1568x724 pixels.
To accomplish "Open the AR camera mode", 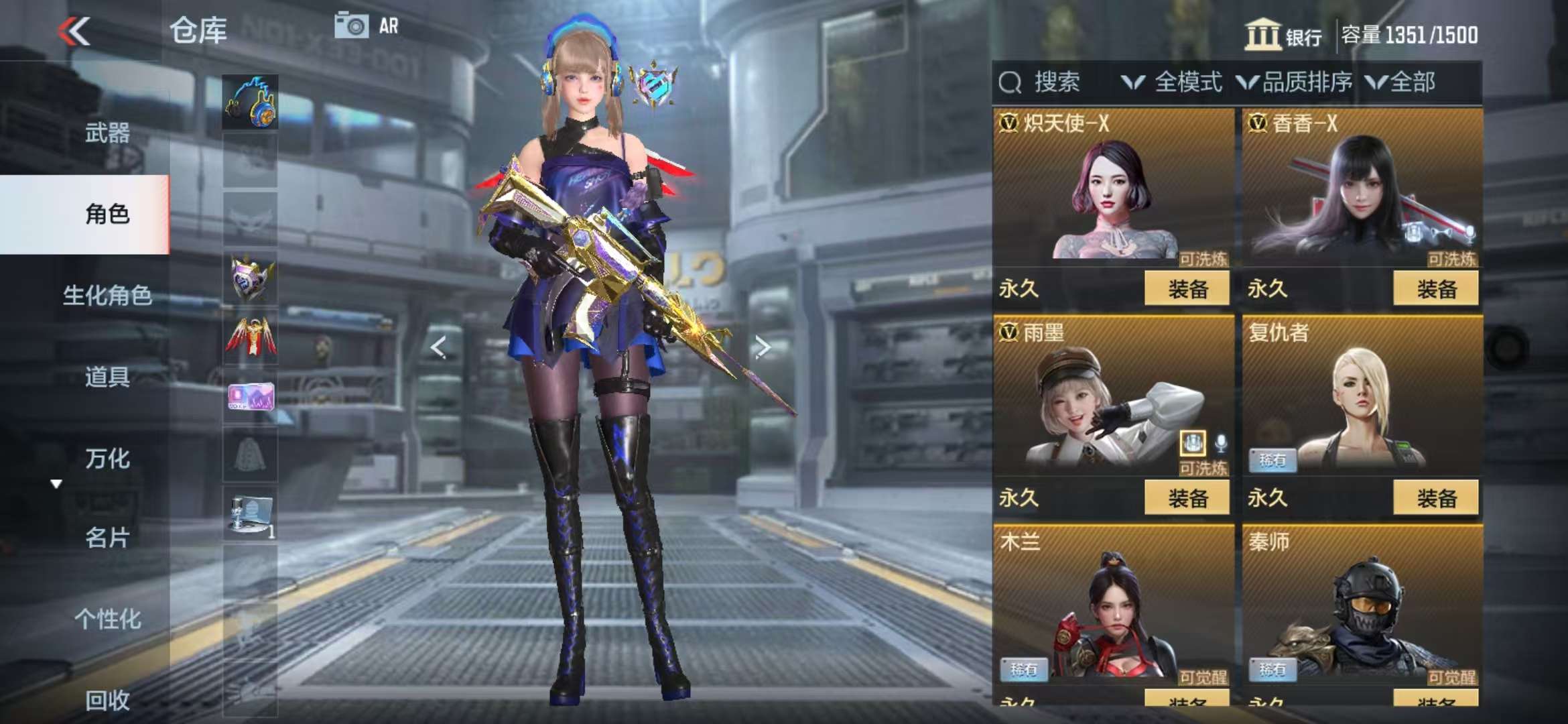I will pos(367,26).
